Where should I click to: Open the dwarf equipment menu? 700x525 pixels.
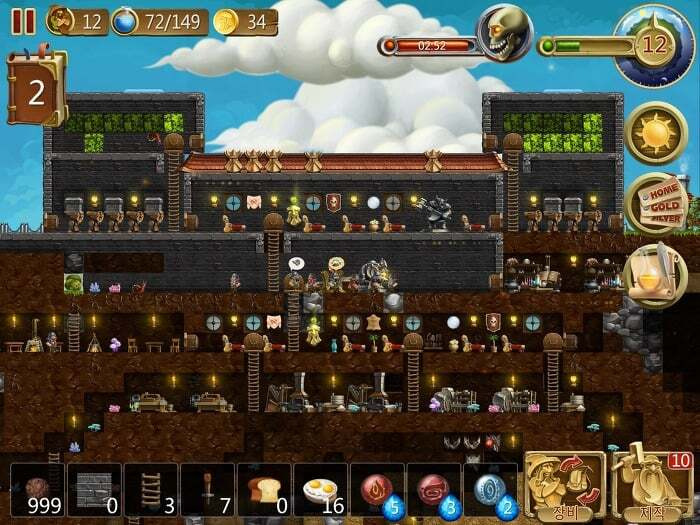565,486
